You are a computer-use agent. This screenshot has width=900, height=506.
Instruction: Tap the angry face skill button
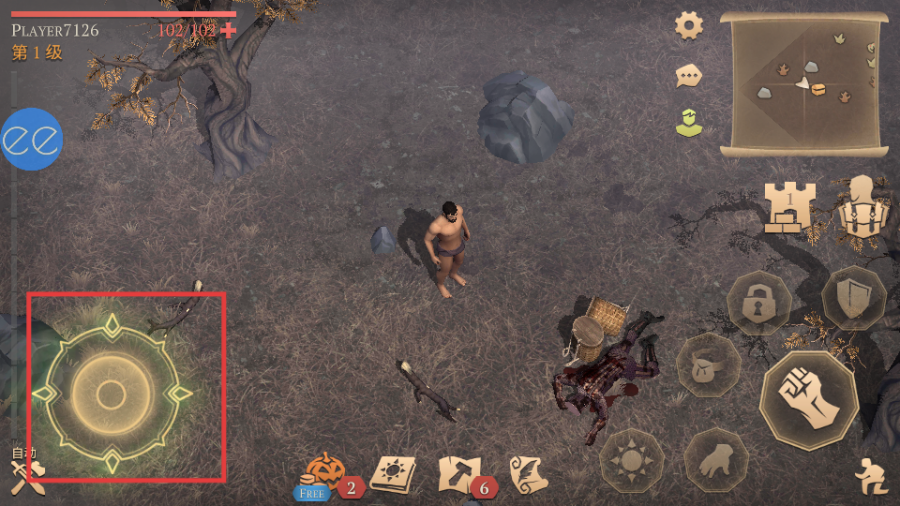(x=708, y=366)
